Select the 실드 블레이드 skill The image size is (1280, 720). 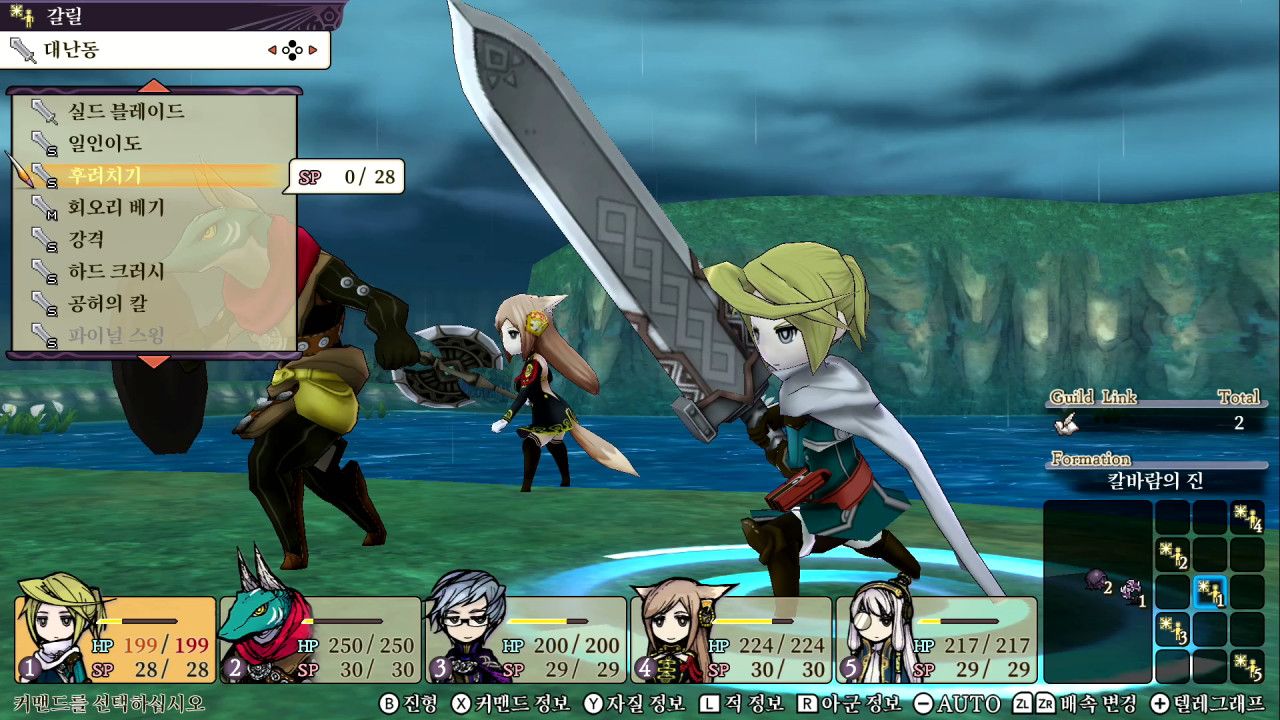pyautogui.click(x=126, y=111)
